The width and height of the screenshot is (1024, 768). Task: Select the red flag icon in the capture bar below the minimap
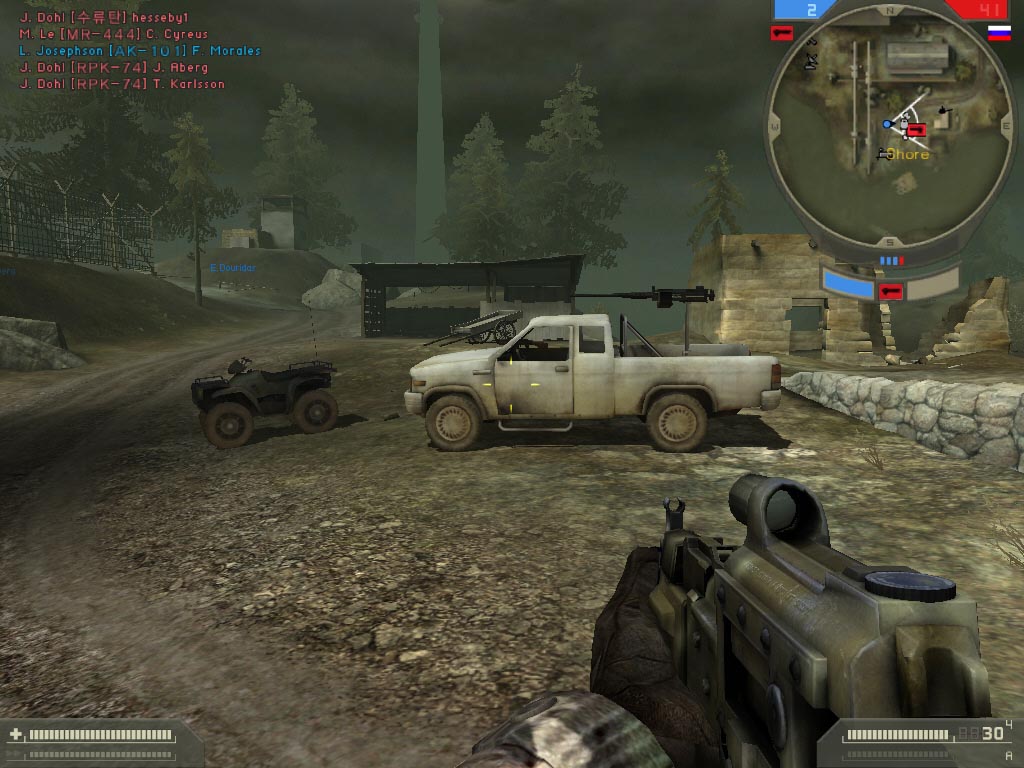pyautogui.click(x=890, y=291)
